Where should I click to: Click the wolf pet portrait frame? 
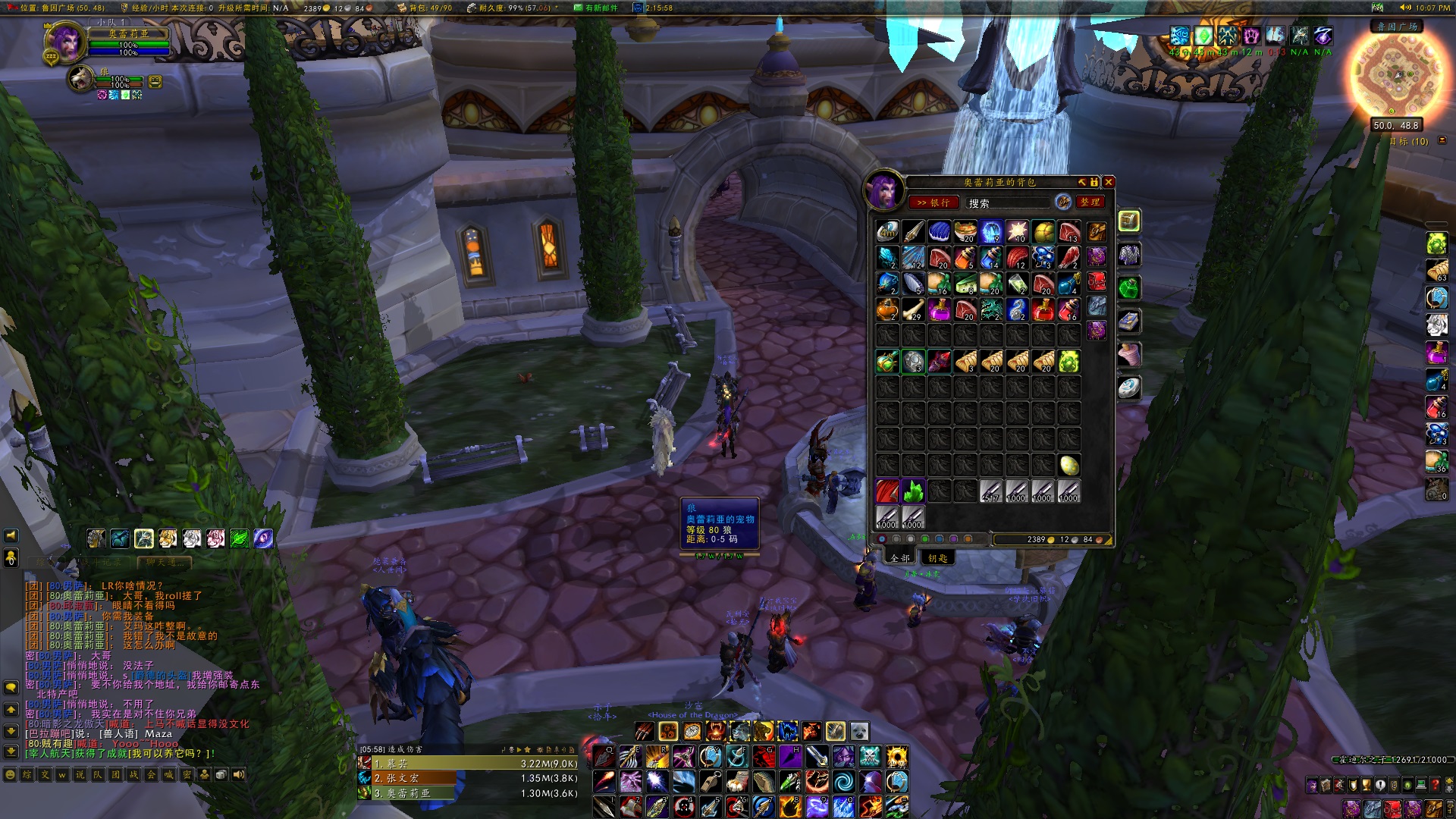[80, 78]
